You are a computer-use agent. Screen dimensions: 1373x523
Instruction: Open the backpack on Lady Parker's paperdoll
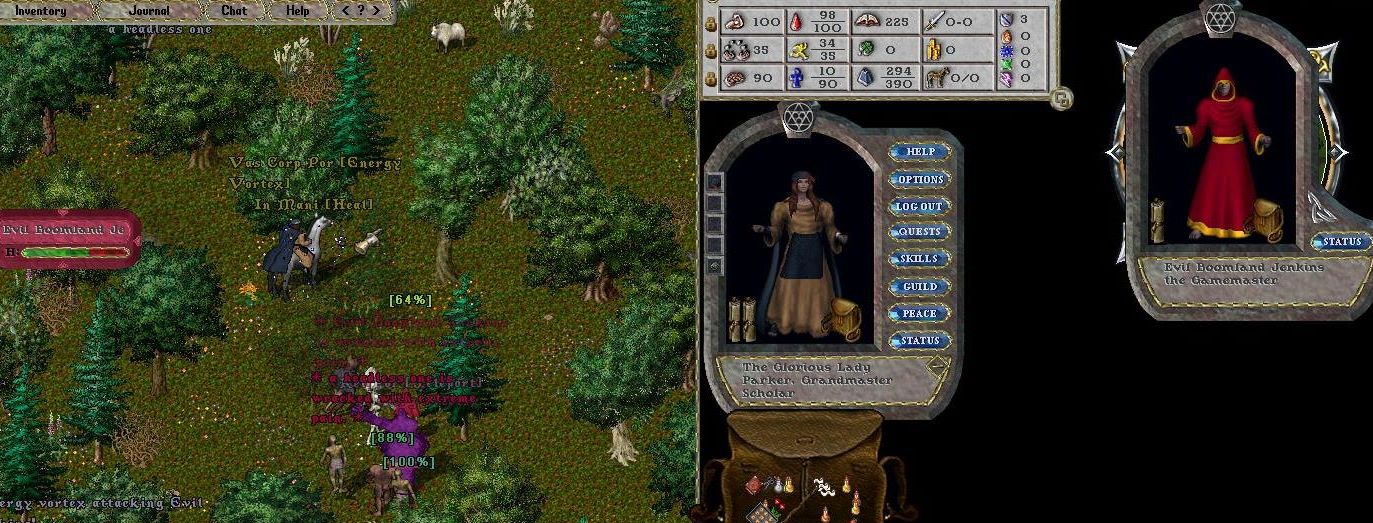pyautogui.click(x=846, y=318)
